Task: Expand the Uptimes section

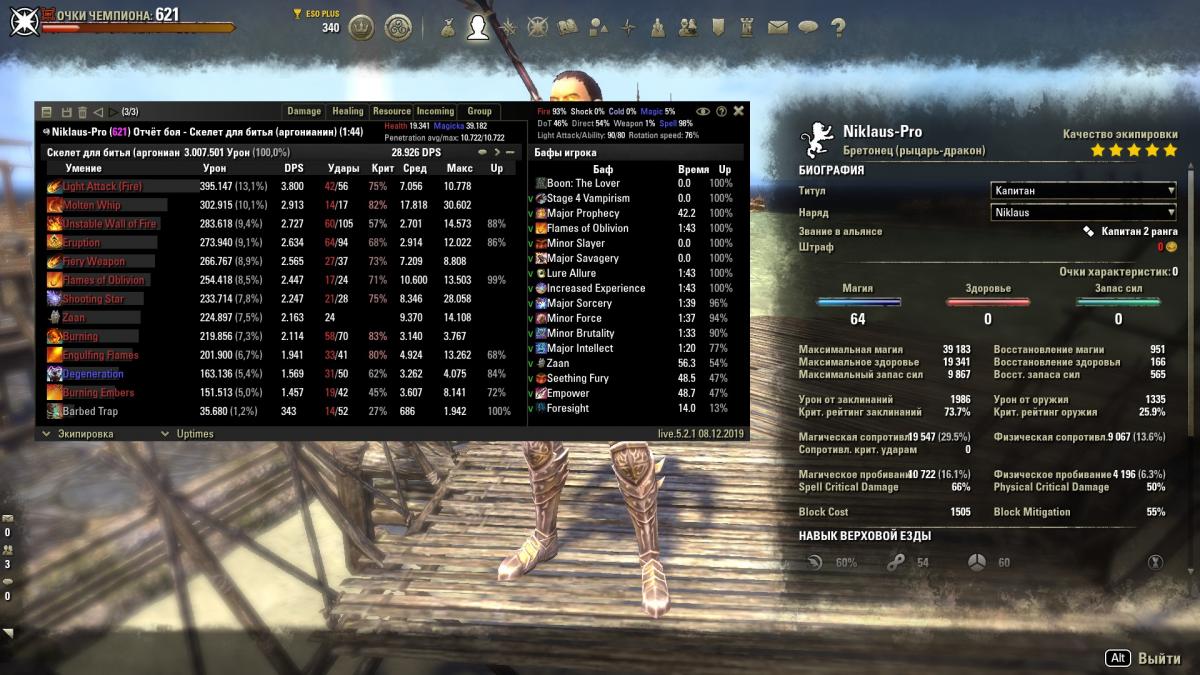Action: coord(194,434)
